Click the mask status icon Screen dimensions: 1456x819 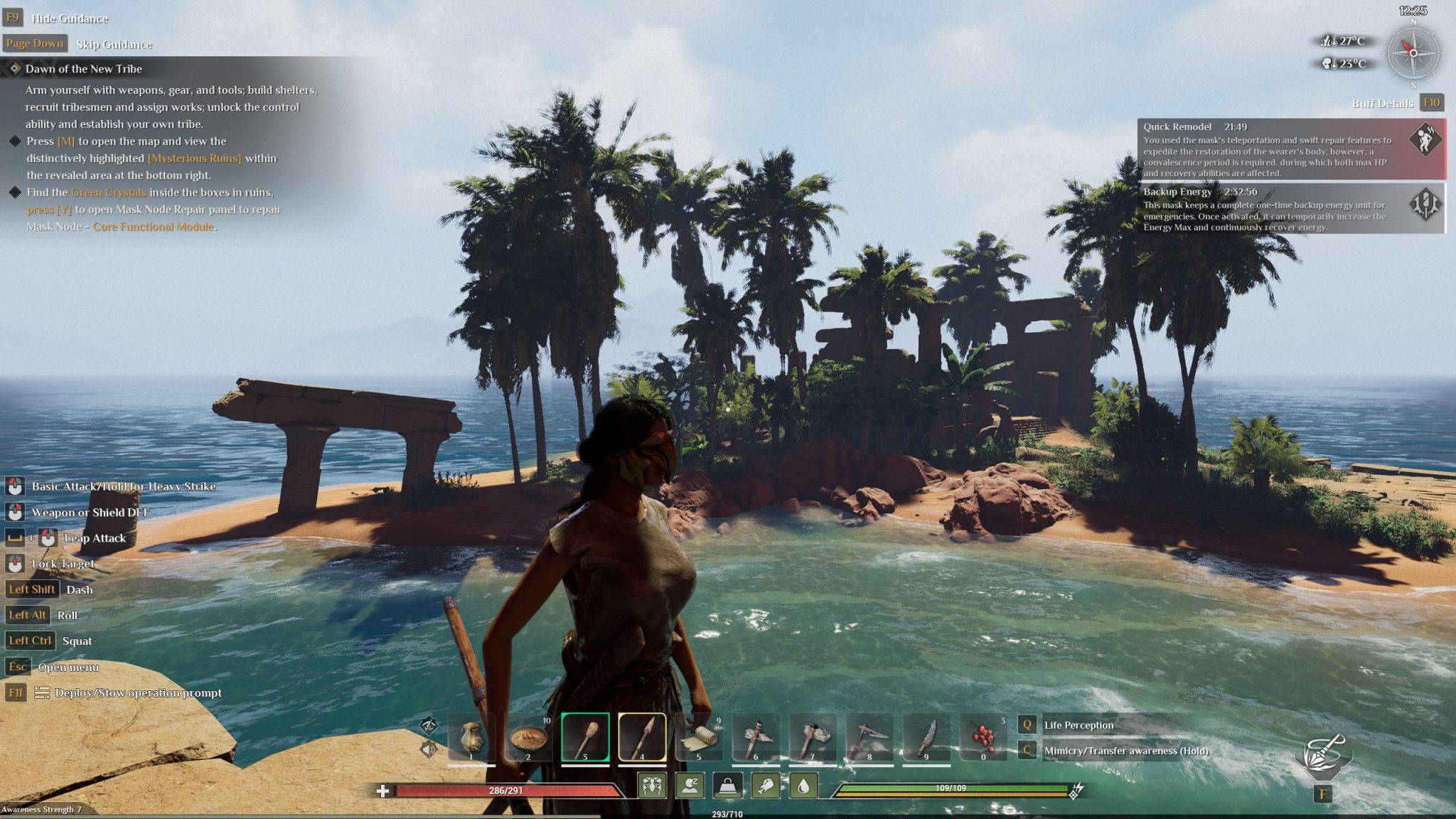tap(652, 786)
